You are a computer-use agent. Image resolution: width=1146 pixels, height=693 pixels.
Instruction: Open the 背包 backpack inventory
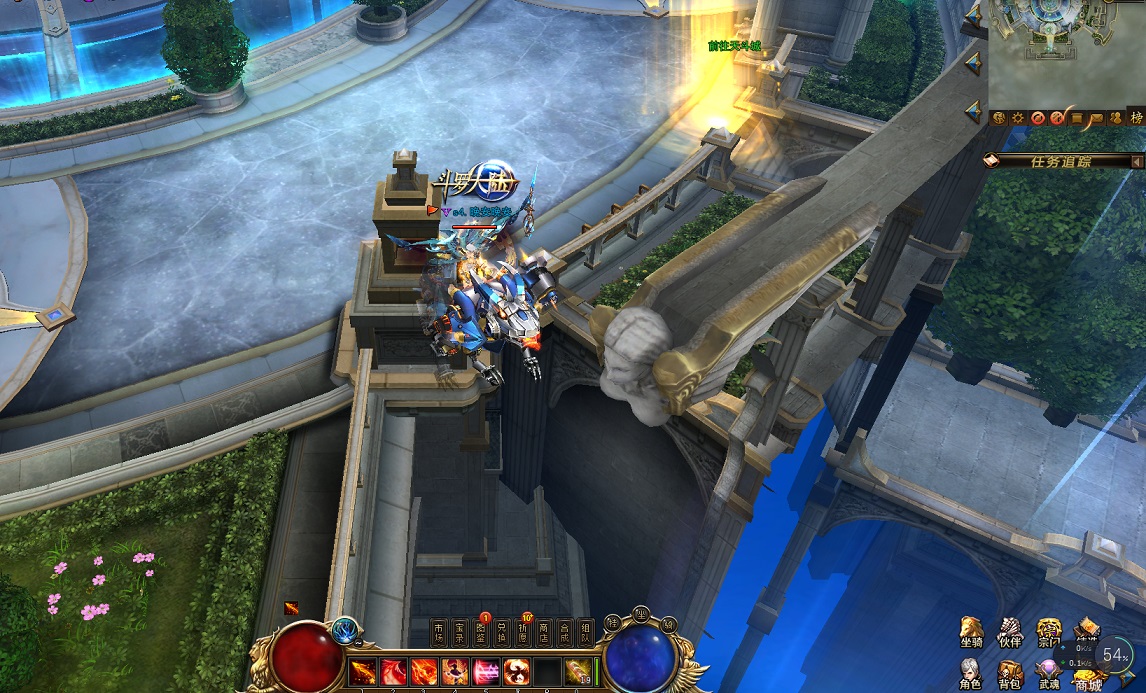pyautogui.click(x=1009, y=673)
